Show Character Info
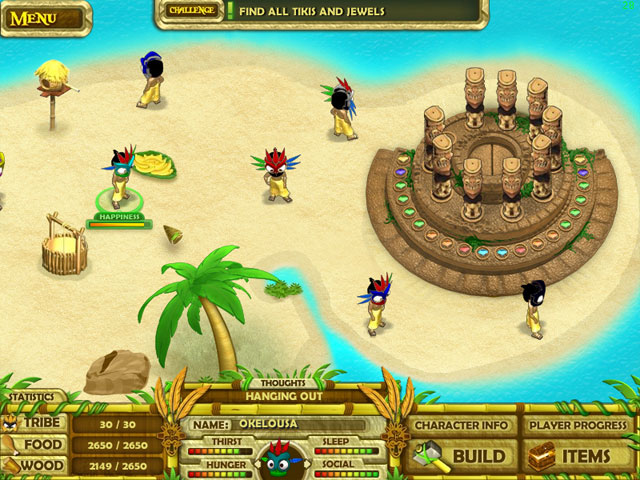Image resolution: width=640 pixels, height=480 pixels. [x=464, y=425]
